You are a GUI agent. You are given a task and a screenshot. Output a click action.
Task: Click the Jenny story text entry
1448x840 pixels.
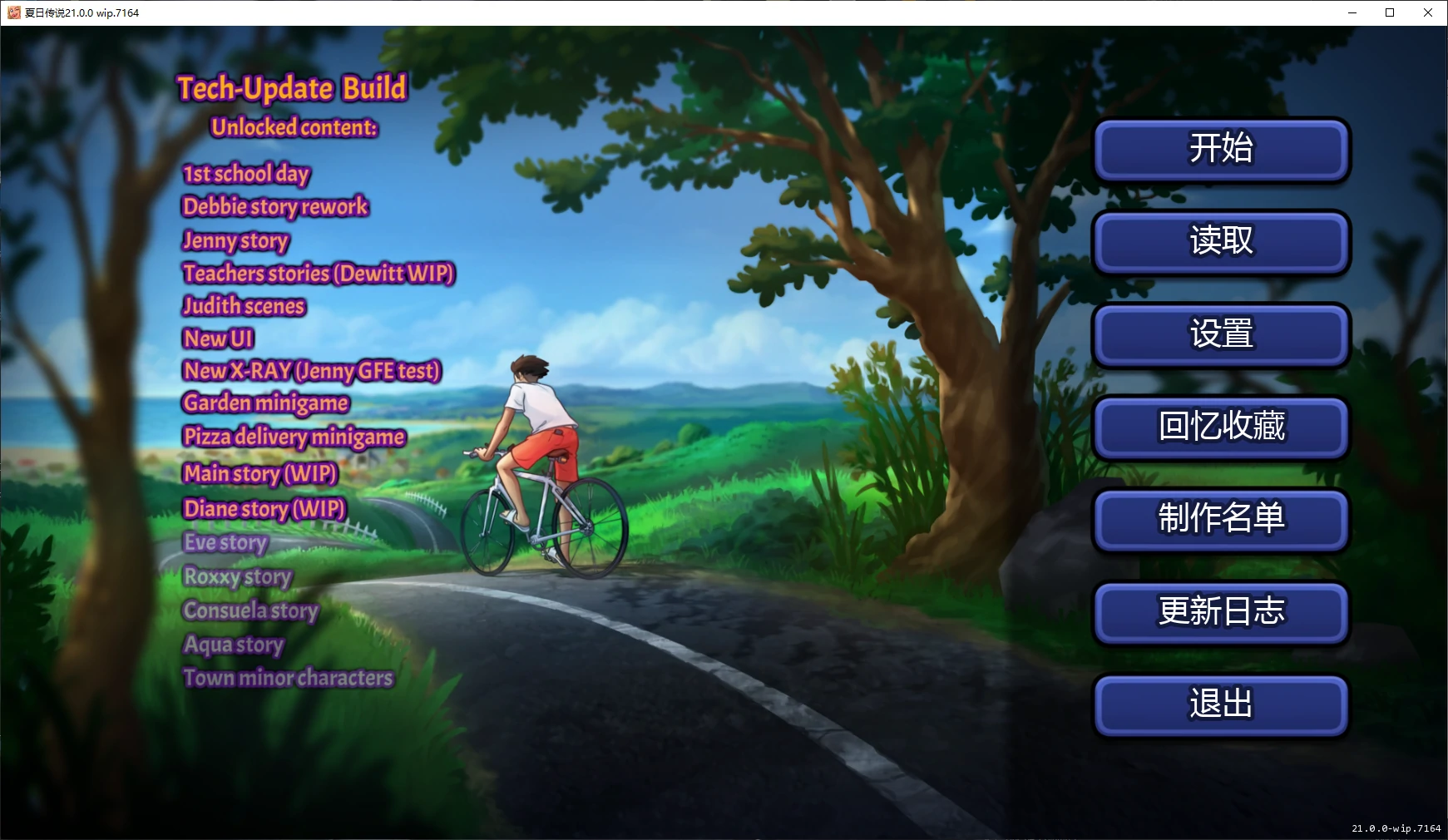tap(235, 240)
